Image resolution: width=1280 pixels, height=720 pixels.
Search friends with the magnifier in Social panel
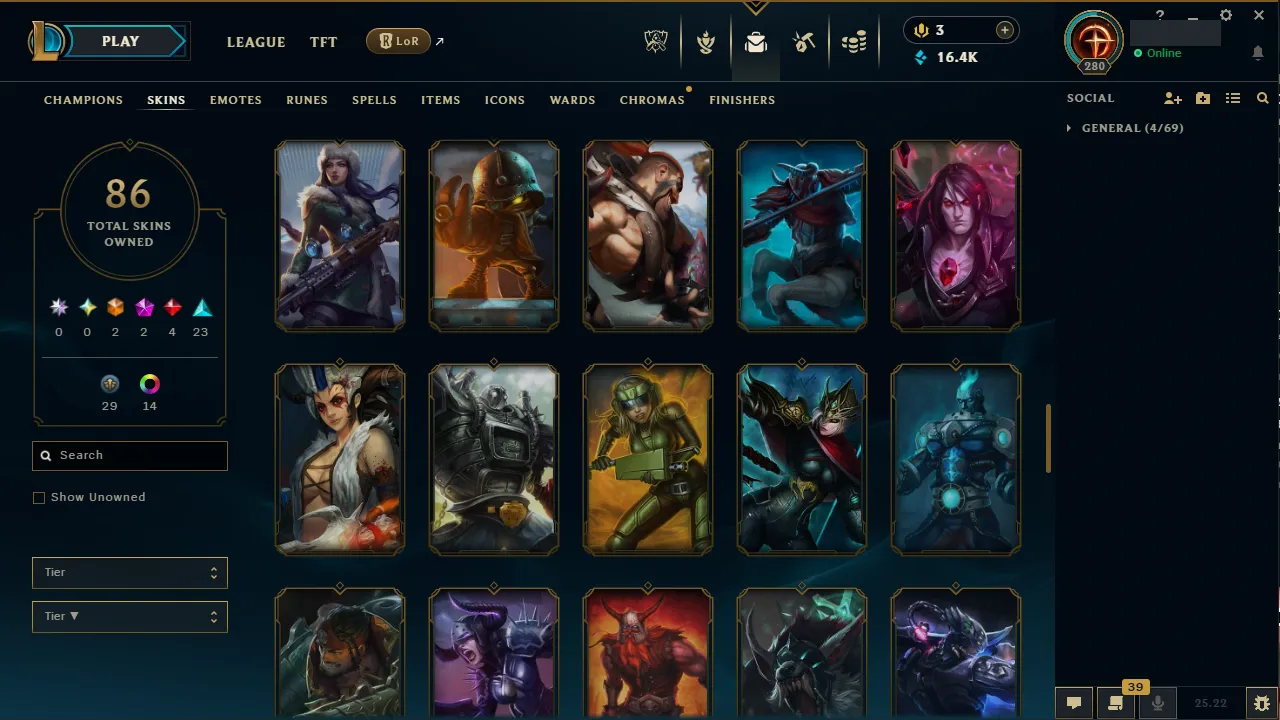point(1262,98)
